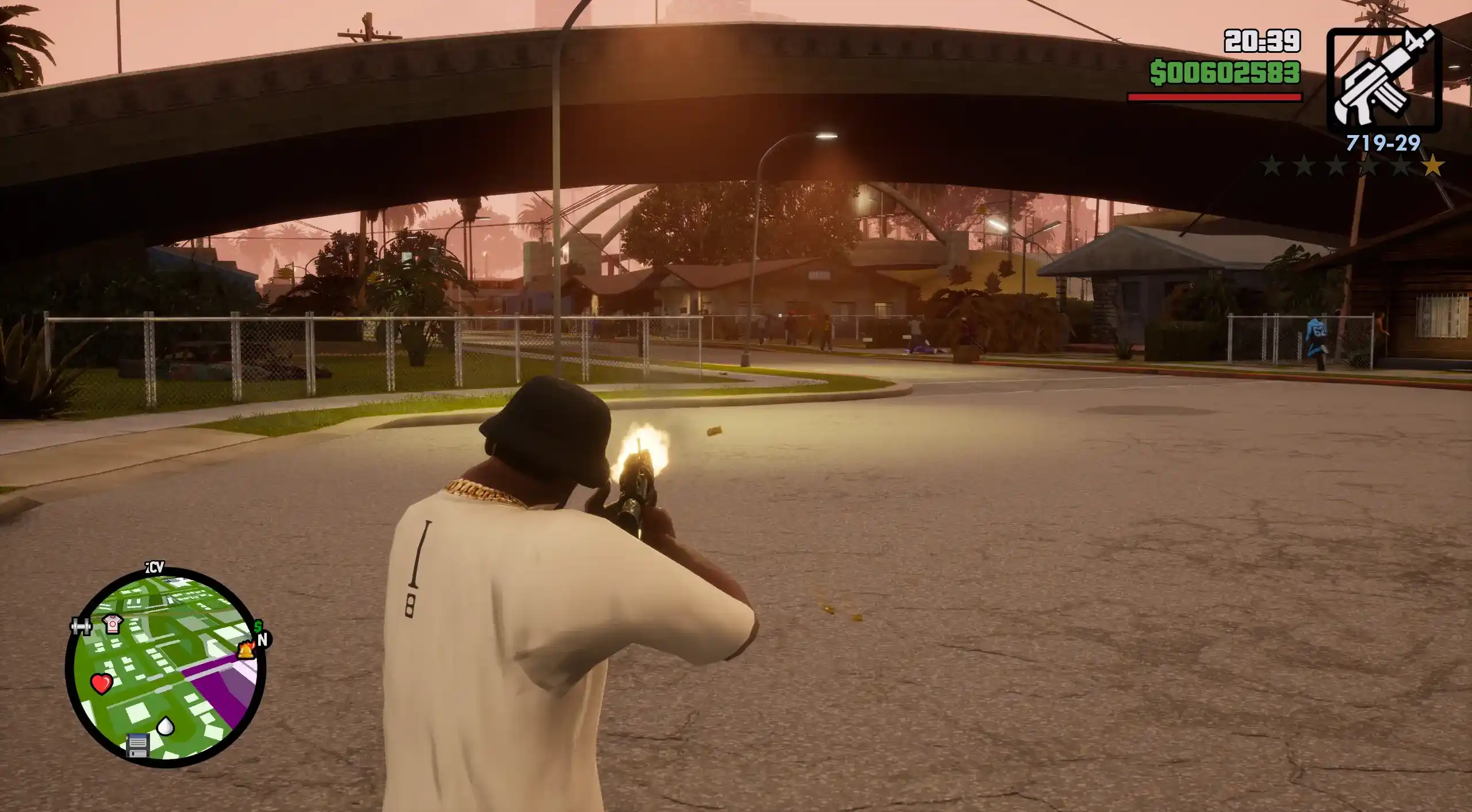Select the green dollar sign marker
The width and height of the screenshot is (1472, 812).
[259, 626]
